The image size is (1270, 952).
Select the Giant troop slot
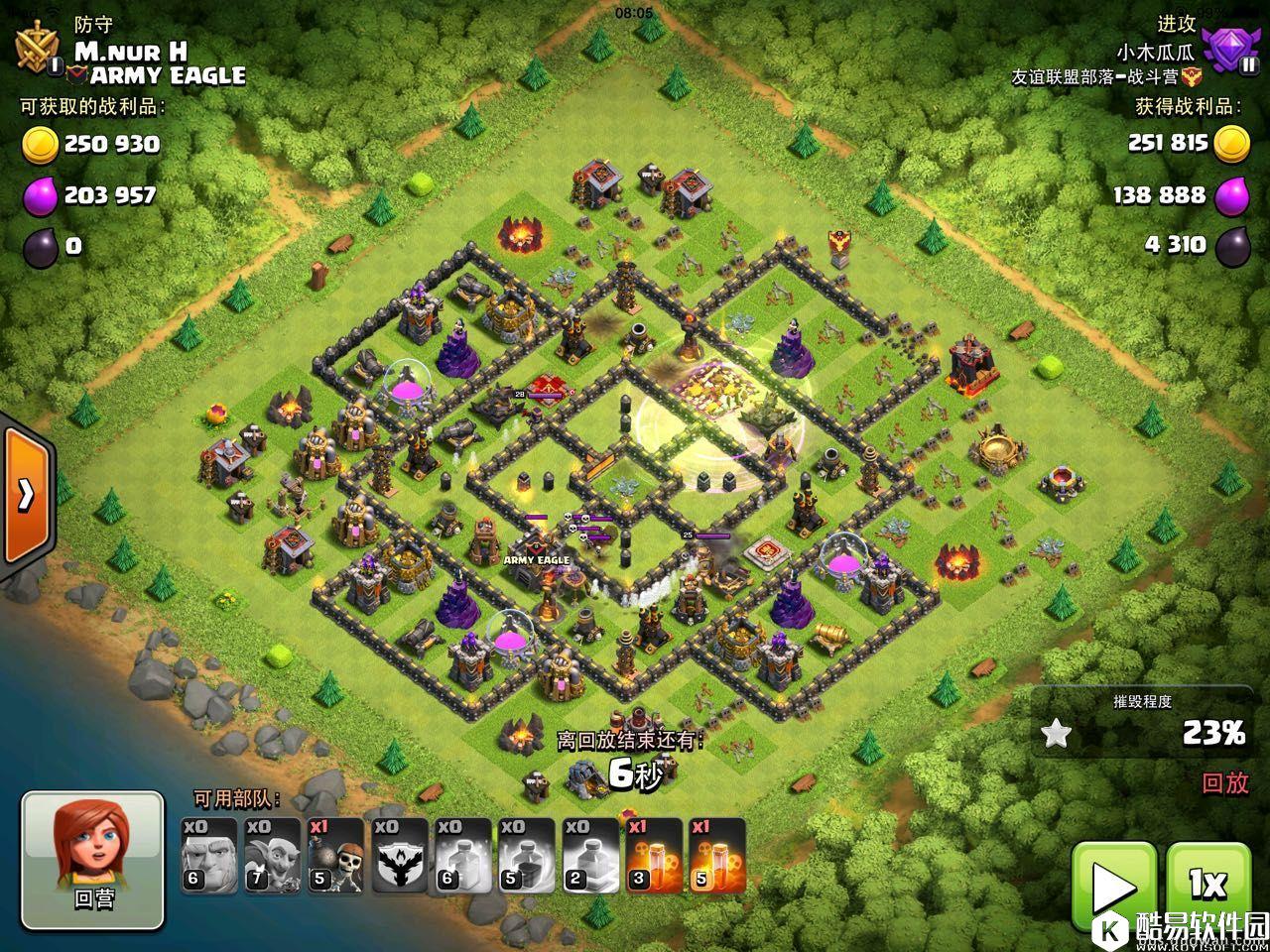click(206, 855)
